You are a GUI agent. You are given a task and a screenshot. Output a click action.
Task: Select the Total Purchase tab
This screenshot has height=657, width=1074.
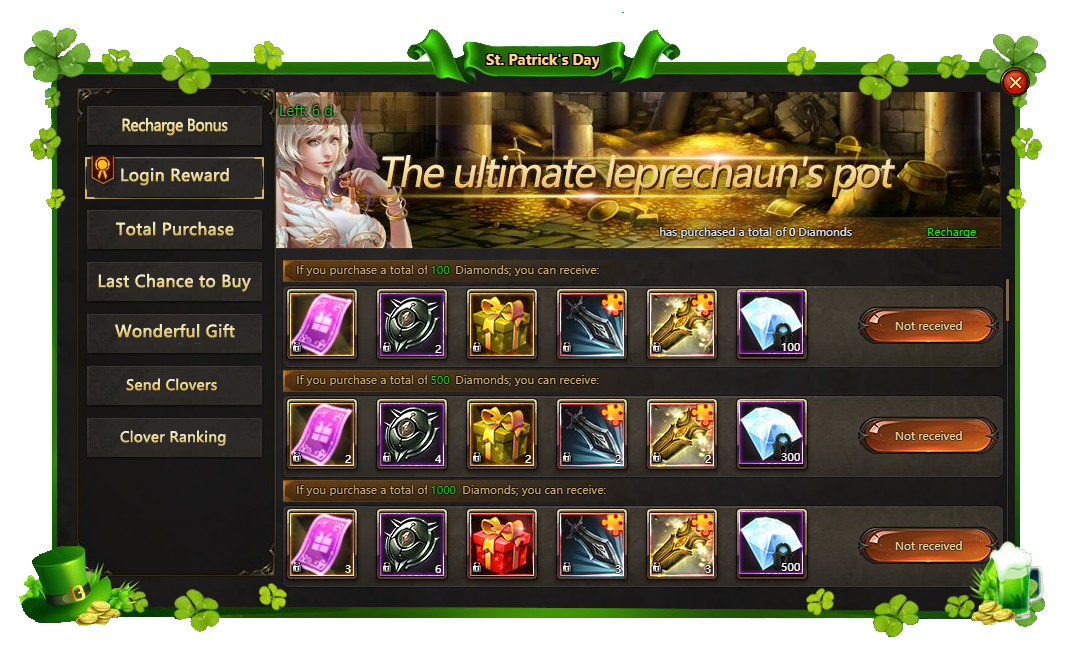(175, 229)
